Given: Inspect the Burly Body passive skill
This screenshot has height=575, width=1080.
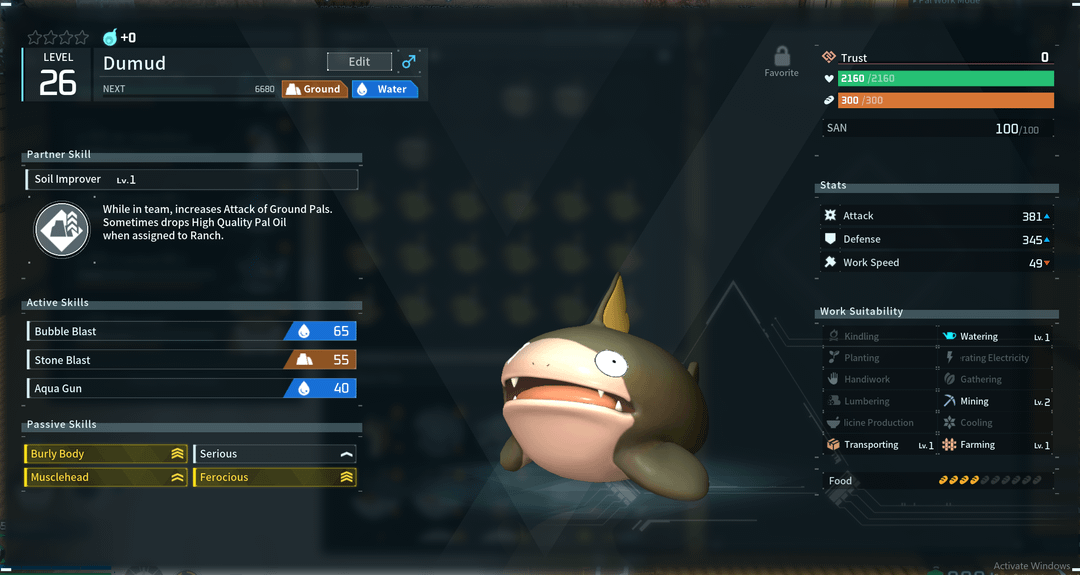Looking at the screenshot, I should (x=106, y=454).
